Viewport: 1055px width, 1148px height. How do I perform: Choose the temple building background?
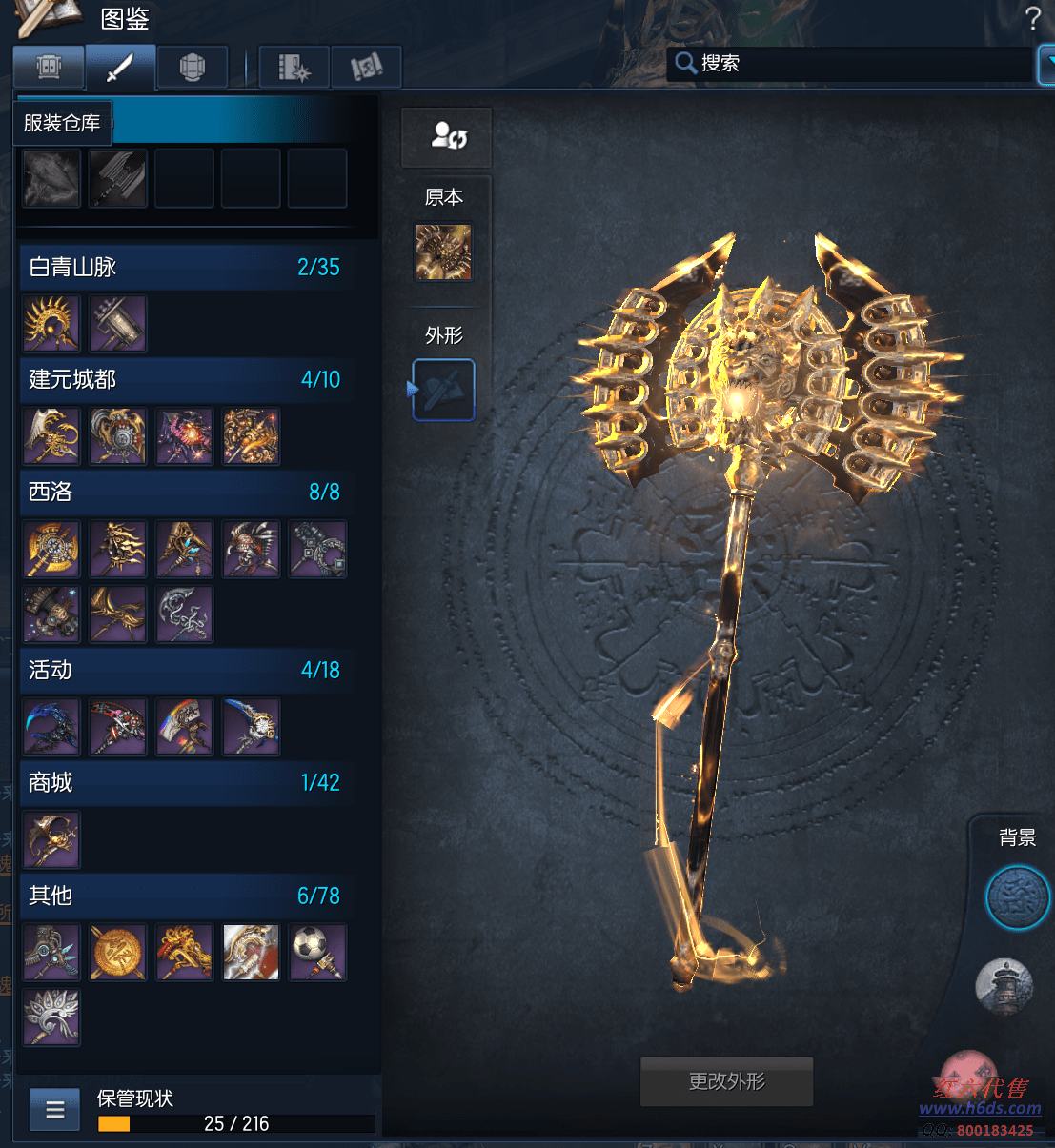pos(1004,986)
